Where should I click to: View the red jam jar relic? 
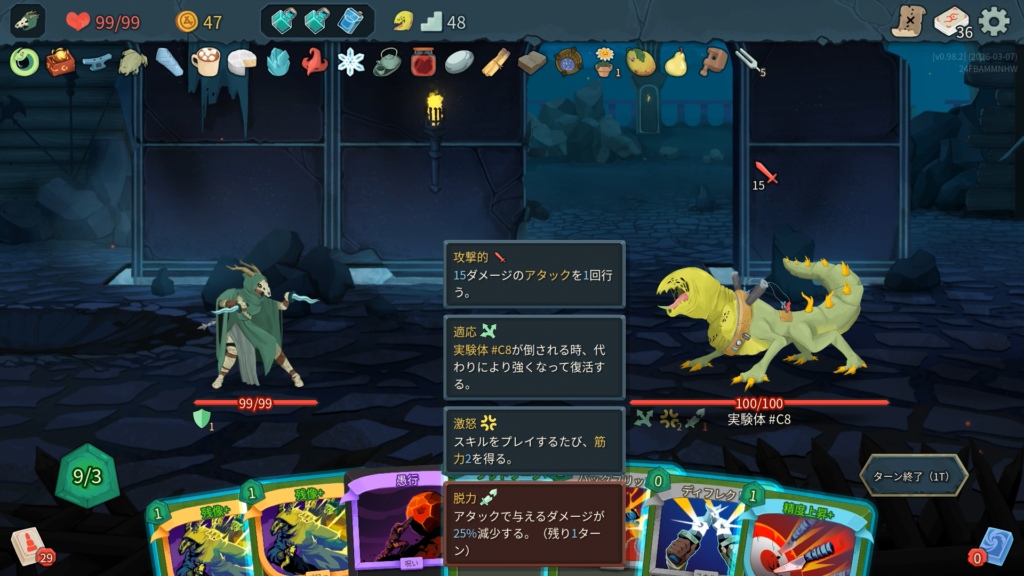click(423, 62)
